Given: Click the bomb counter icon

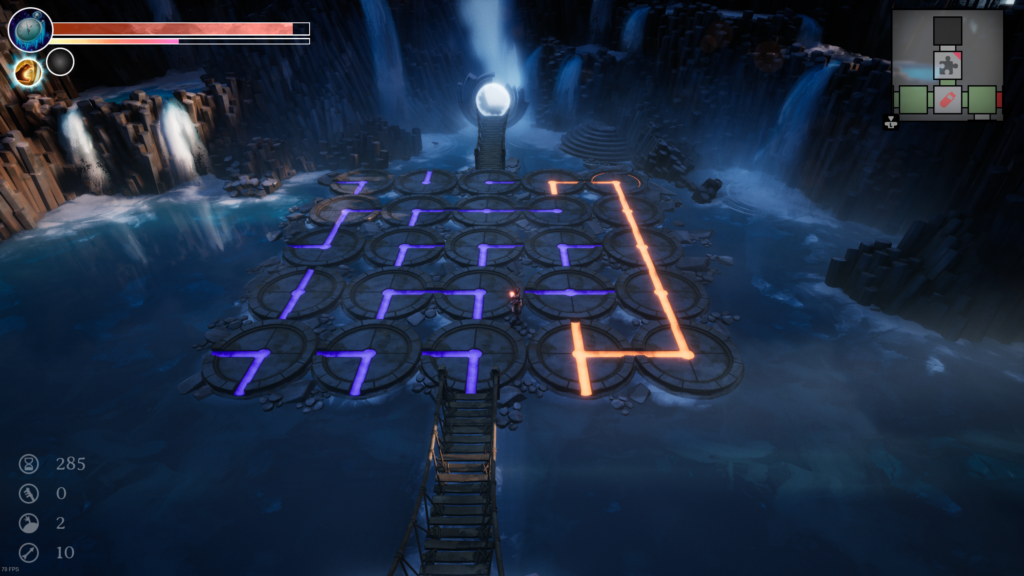Looking at the screenshot, I should click(x=29, y=523).
